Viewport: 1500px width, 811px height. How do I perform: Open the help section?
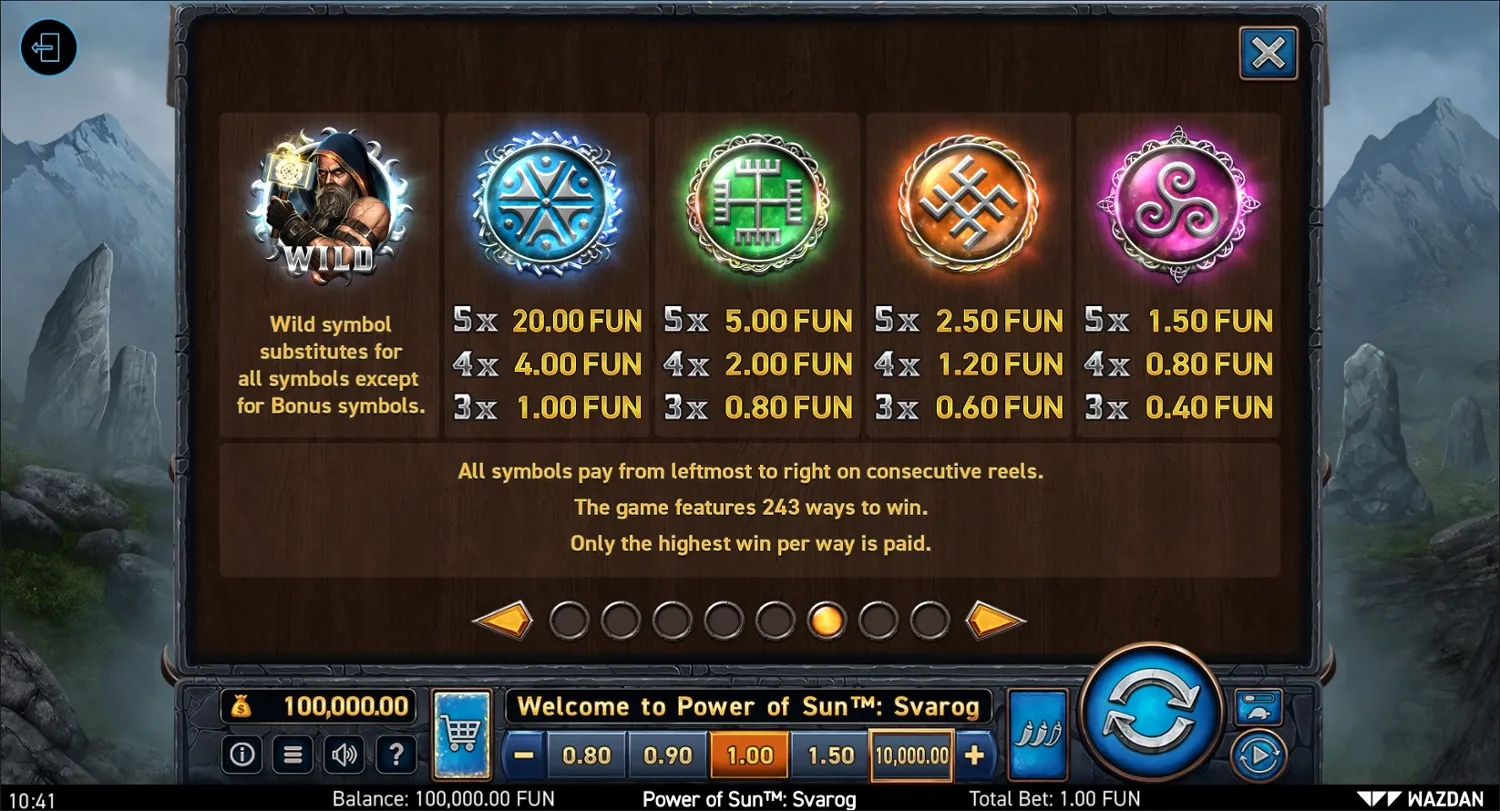(397, 754)
